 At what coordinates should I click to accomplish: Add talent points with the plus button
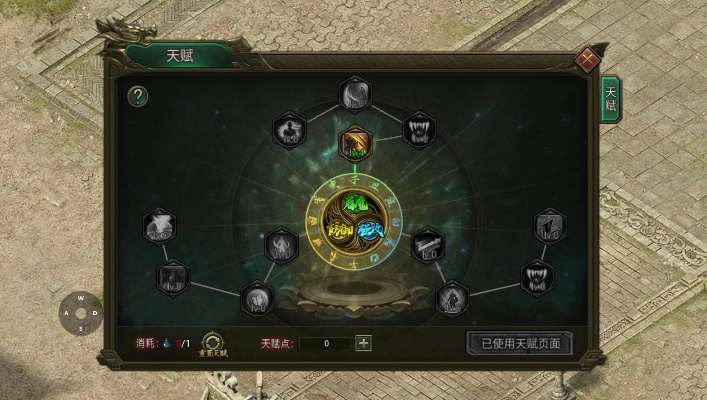point(364,343)
